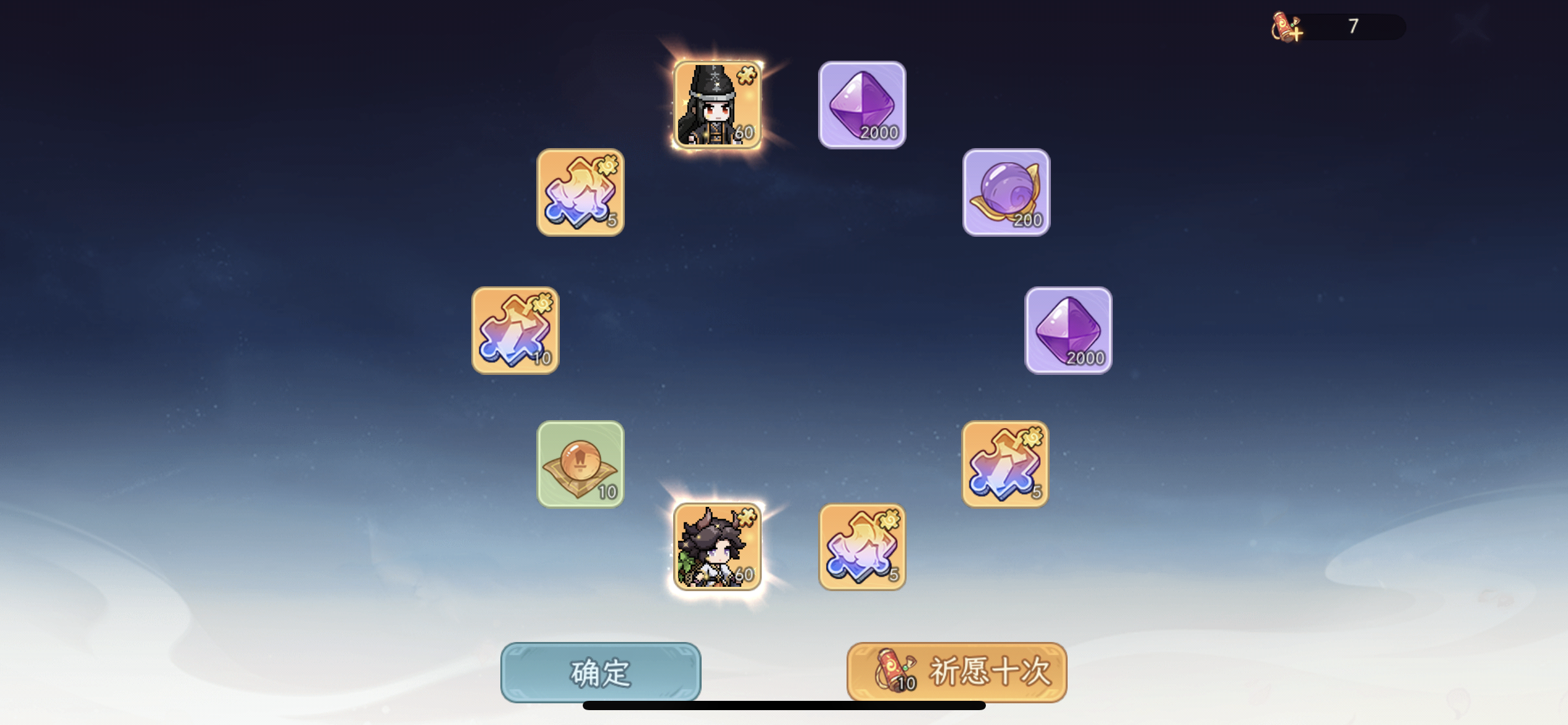Click the sword fragment reward showing 10
This screenshot has height=725, width=1568.
515,331
